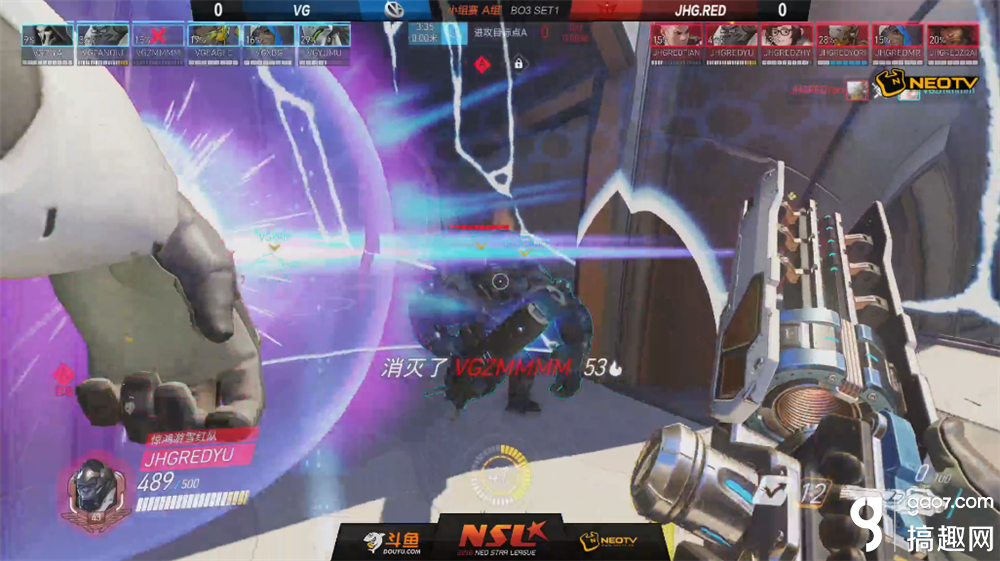Click the locked objective padlock icon
1000x561 pixels.
tap(519, 63)
